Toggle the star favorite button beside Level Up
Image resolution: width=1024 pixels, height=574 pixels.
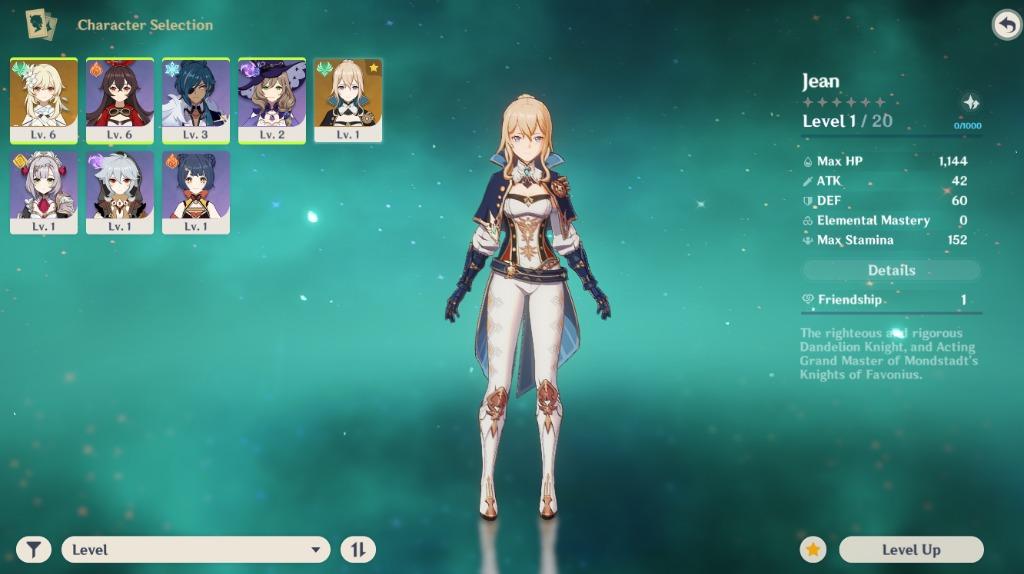[x=813, y=549]
